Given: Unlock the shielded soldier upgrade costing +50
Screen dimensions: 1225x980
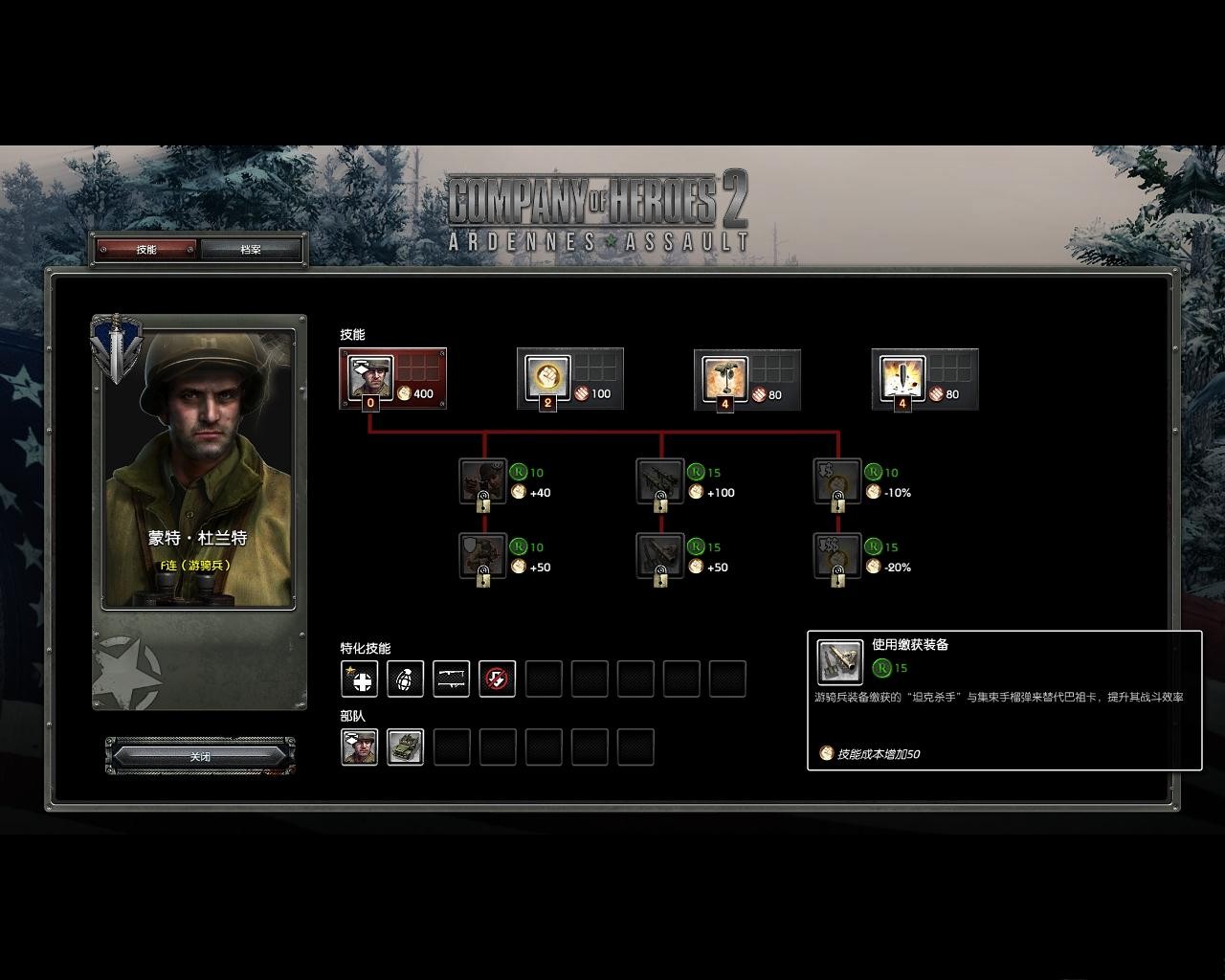Looking at the screenshot, I should pyautogui.click(x=483, y=556).
